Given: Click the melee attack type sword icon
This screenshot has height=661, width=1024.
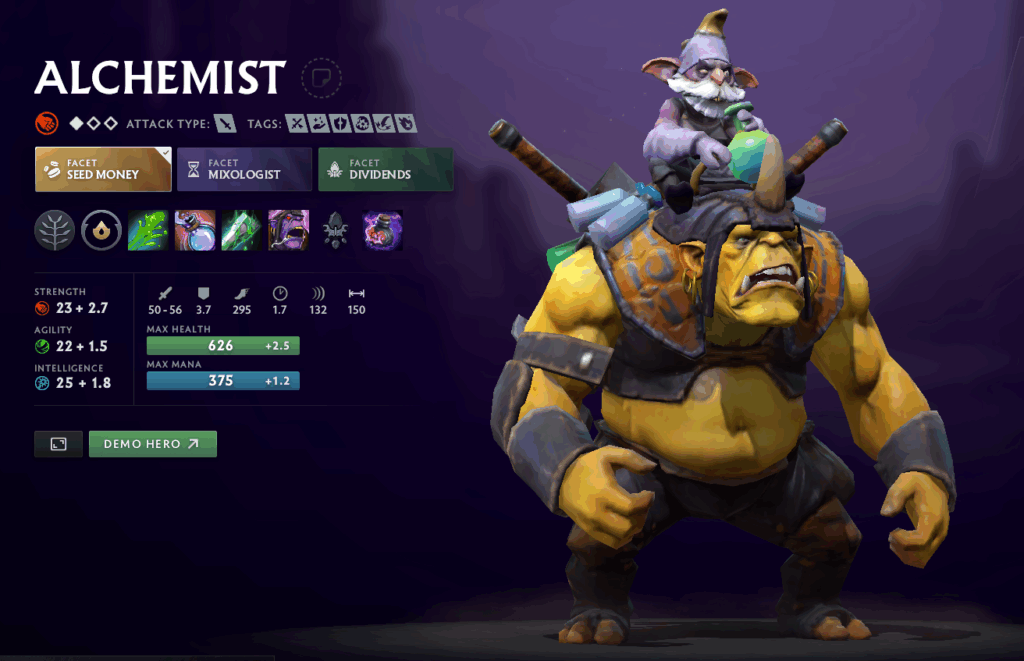Looking at the screenshot, I should [x=227, y=124].
